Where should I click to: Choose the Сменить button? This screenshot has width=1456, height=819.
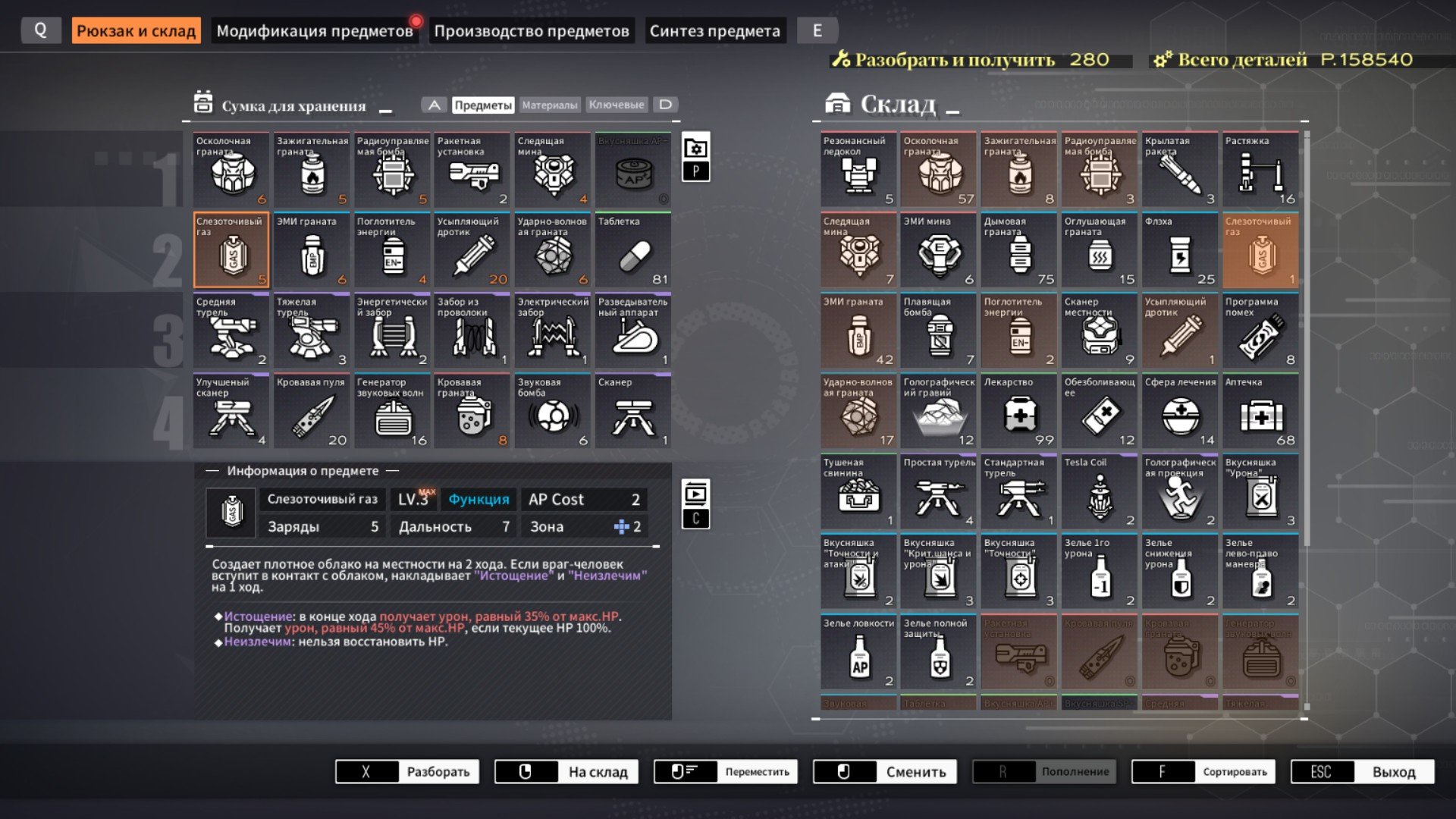(885, 772)
